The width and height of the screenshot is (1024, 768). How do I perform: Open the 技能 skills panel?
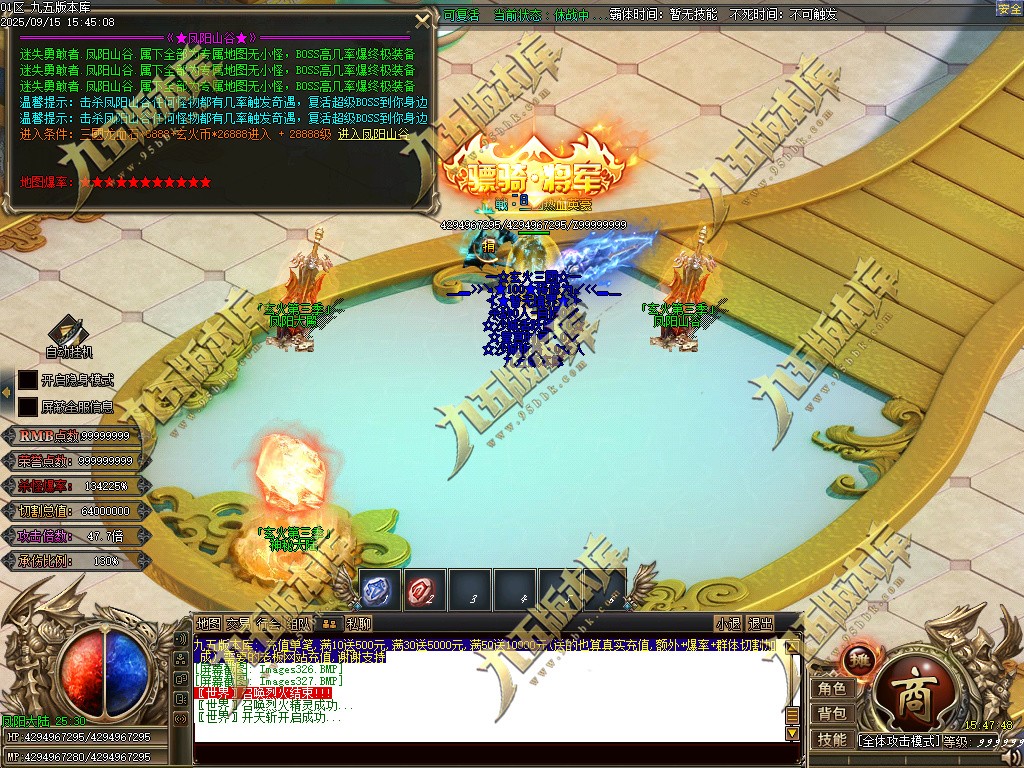click(x=832, y=740)
